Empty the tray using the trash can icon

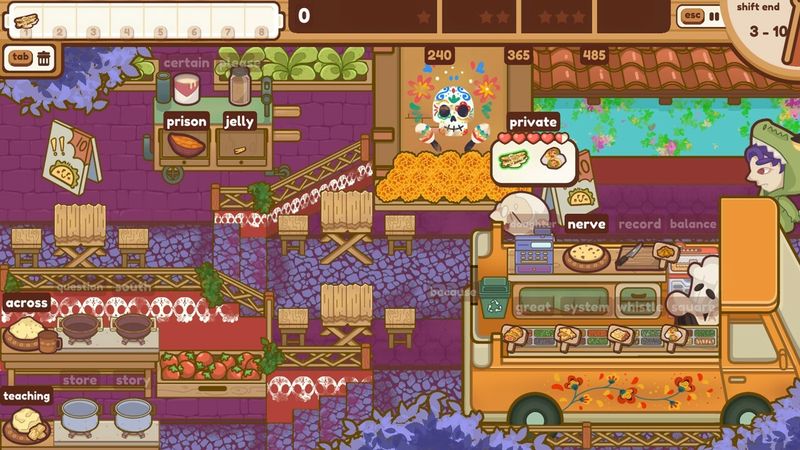(45, 58)
